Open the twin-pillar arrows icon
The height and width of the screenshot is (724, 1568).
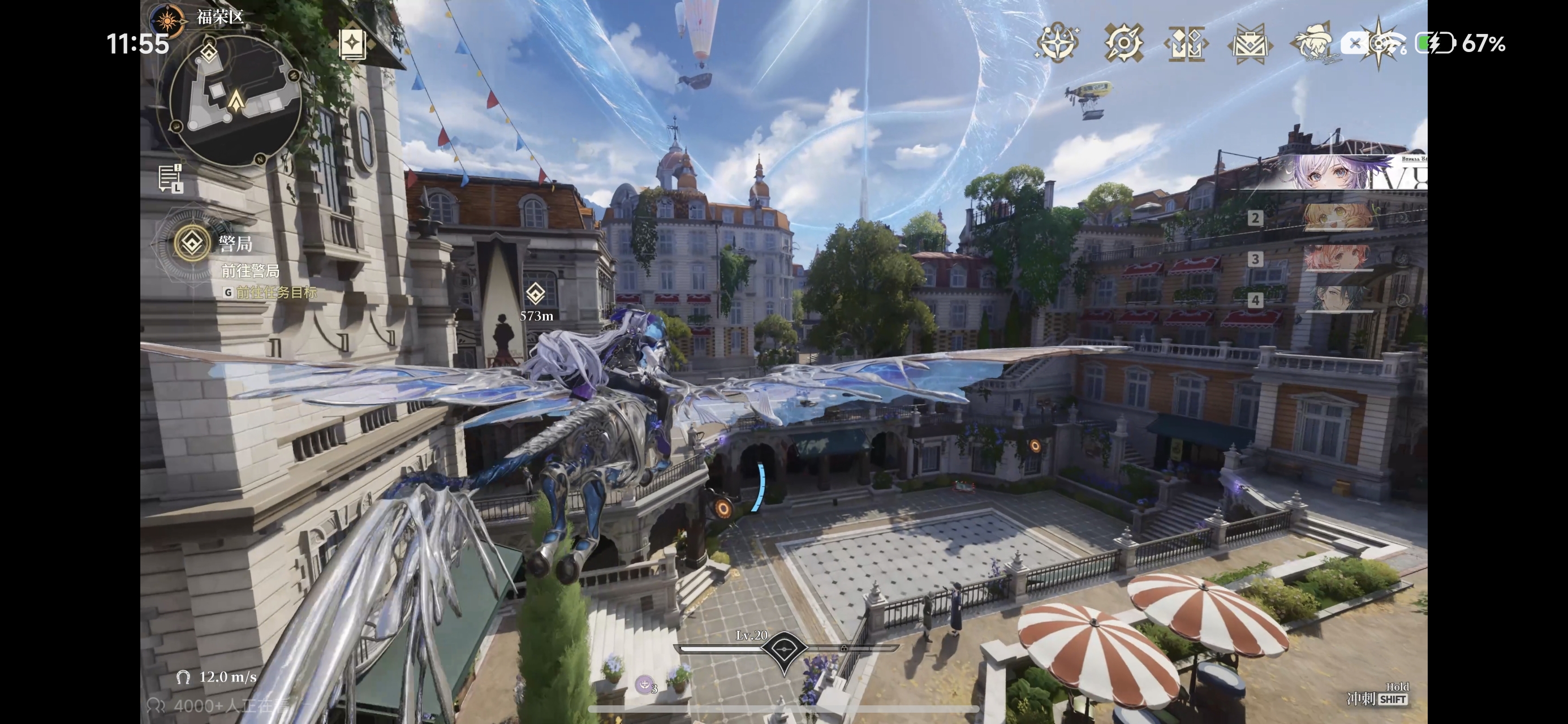click(1186, 43)
